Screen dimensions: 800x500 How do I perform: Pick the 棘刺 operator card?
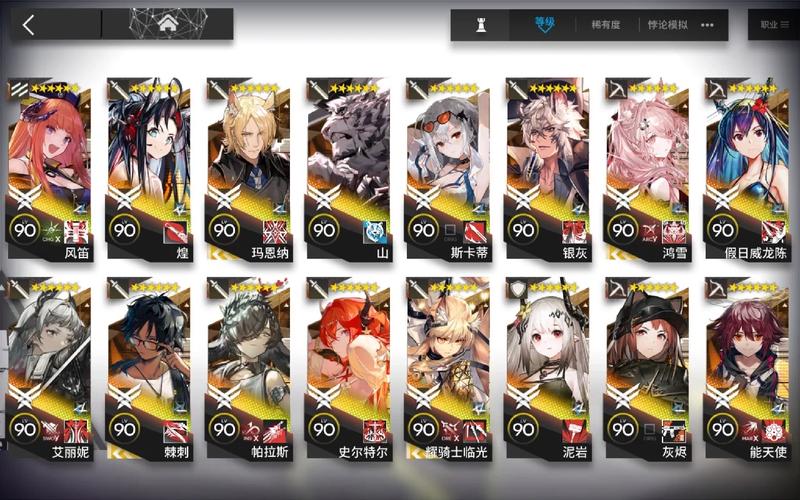pyautogui.click(x=148, y=365)
